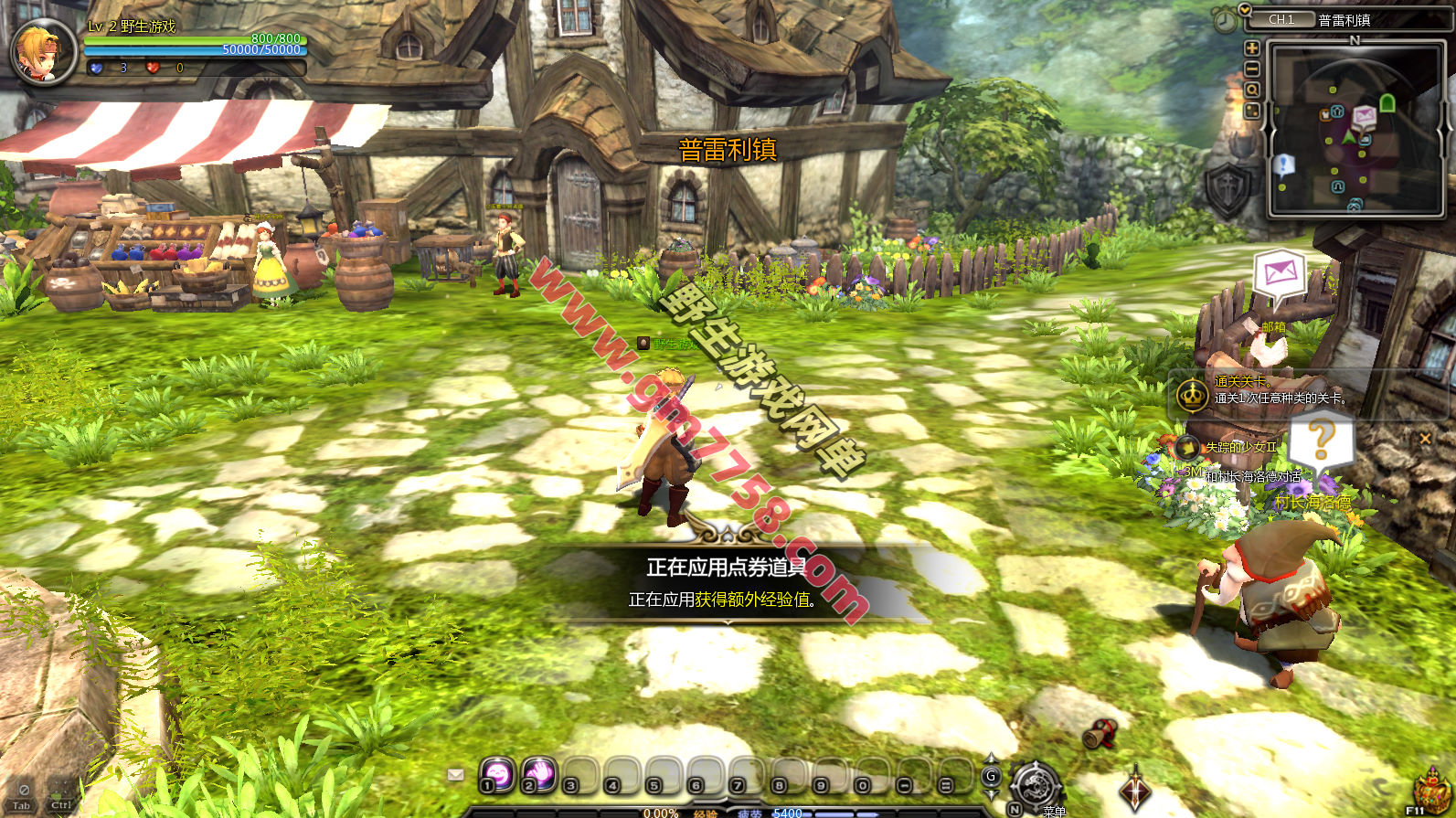This screenshot has width=1456, height=818.
Task: Click the mail marker on the minimap
Action: coord(1364,116)
